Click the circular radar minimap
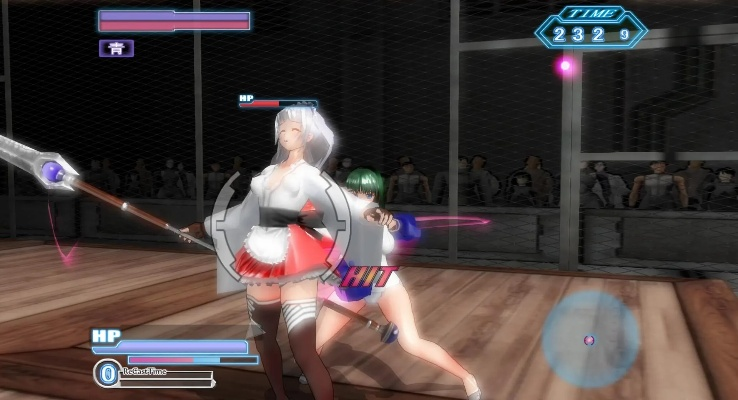The width and height of the screenshot is (738, 400). pos(590,338)
